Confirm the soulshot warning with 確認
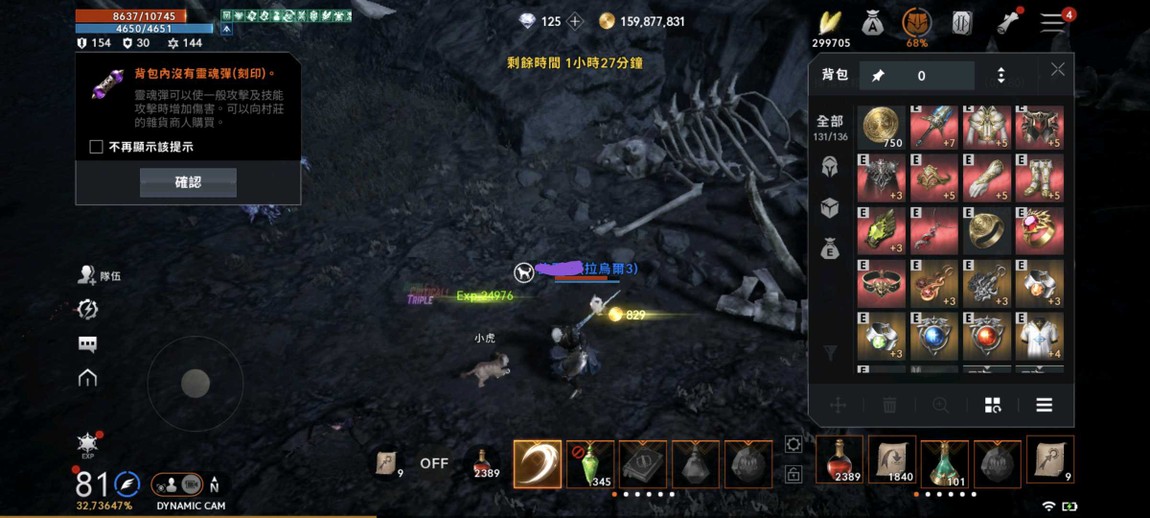 (188, 182)
